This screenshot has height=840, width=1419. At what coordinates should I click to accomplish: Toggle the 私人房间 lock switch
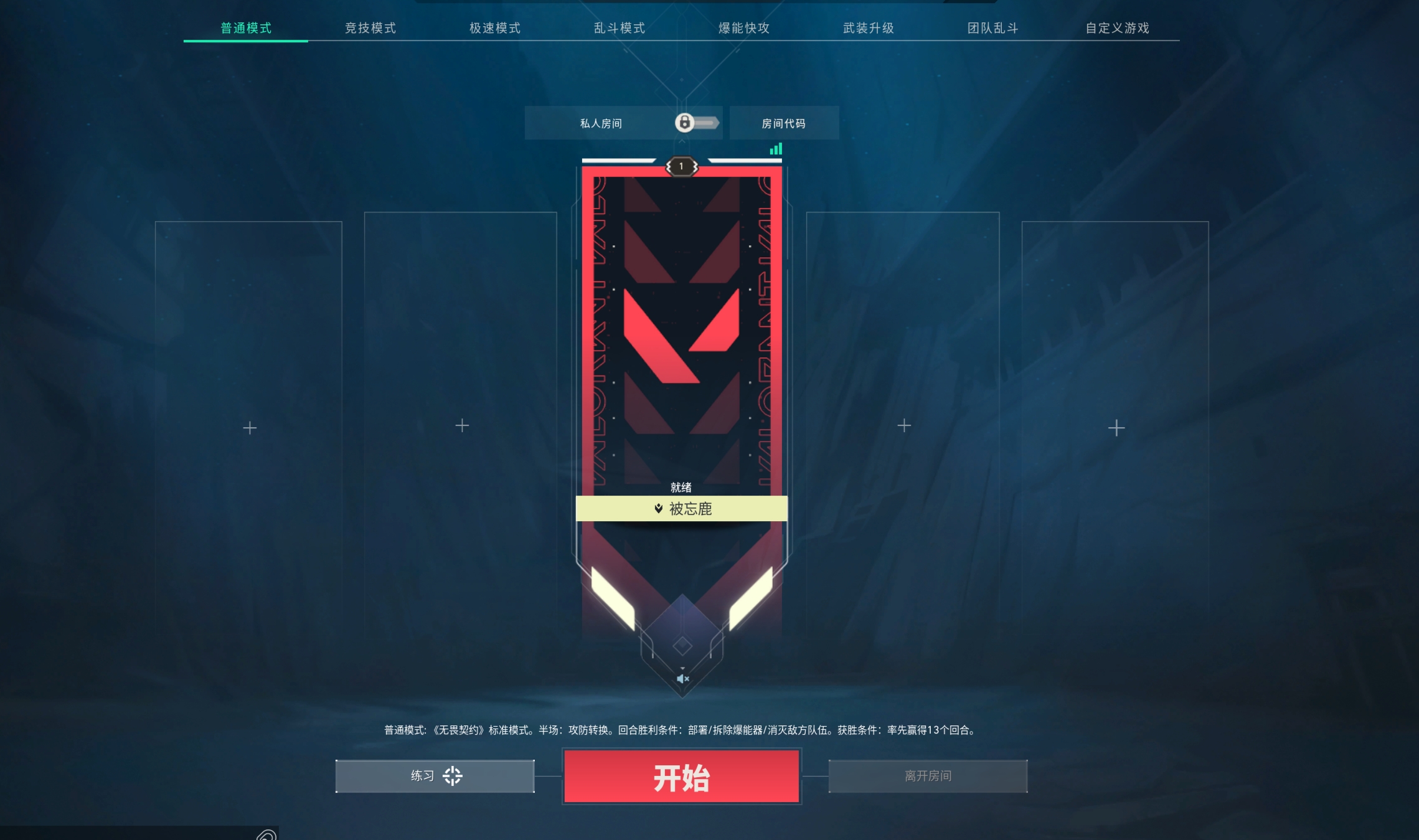coord(697,123)
